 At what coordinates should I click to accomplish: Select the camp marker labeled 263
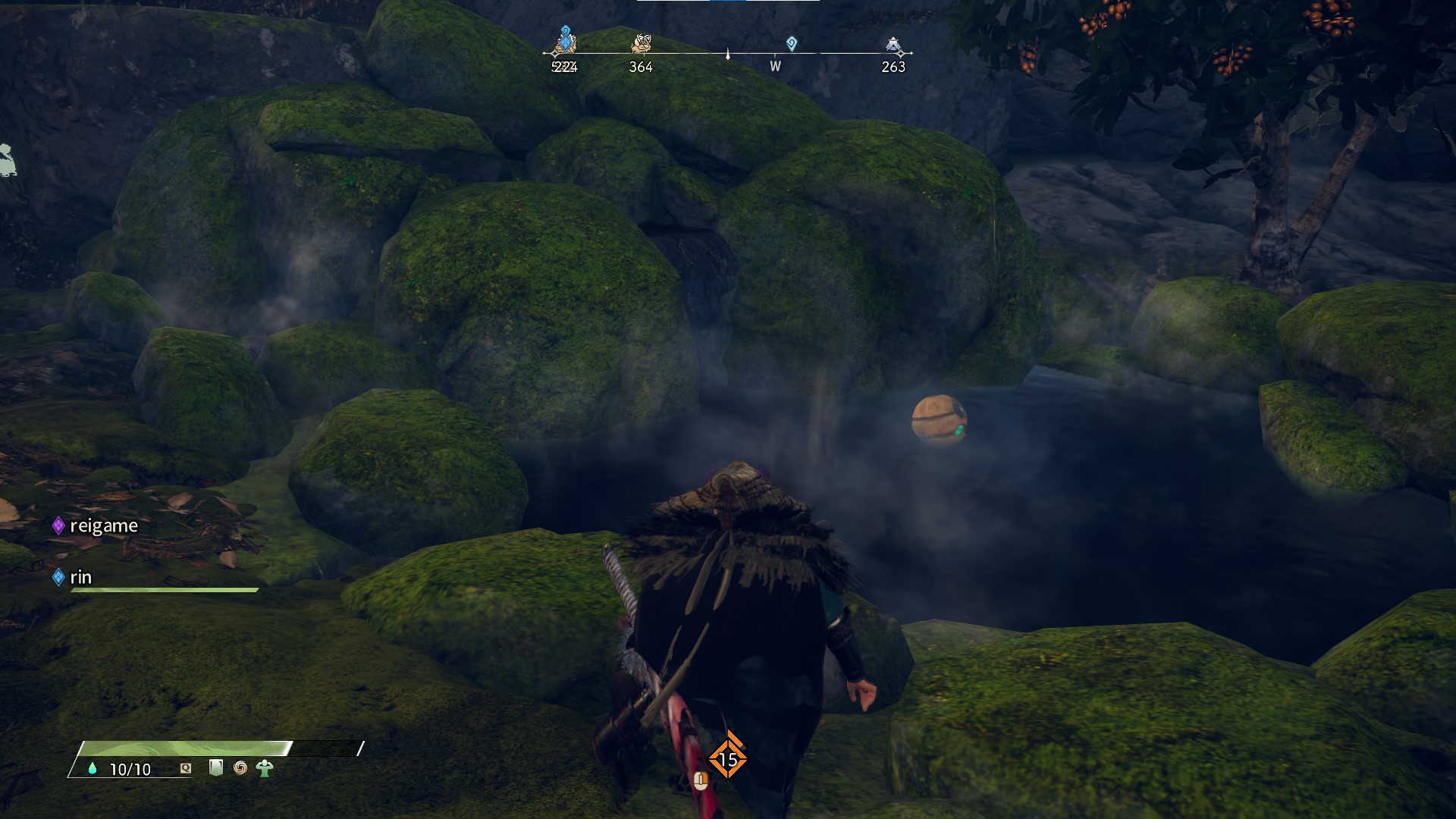point(893,45)
